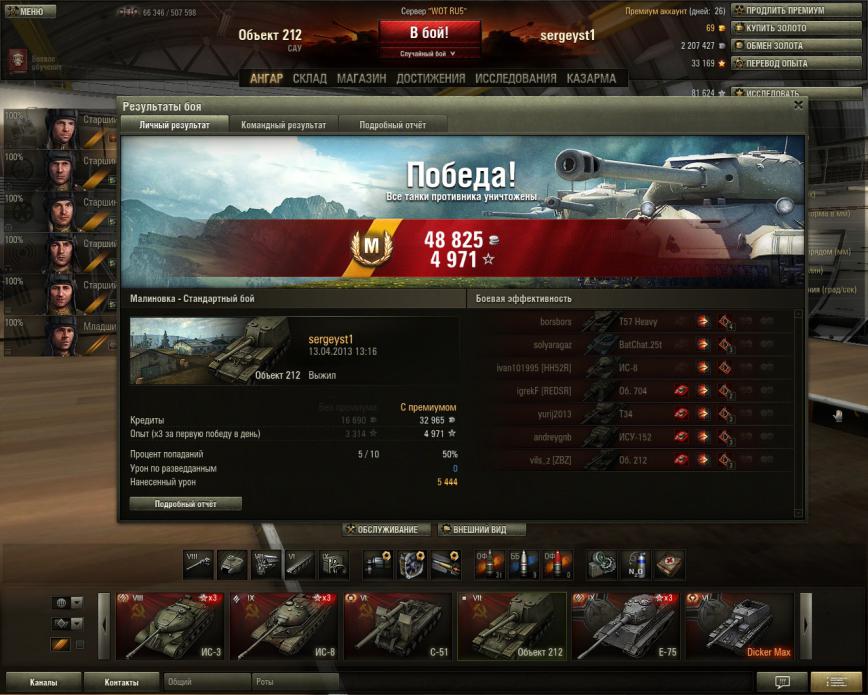Switch to the ИССЛЕДОВАНИЯ section
Image resolution: width=868 pixels, height=695 pixels.
[x=515, y=78]
